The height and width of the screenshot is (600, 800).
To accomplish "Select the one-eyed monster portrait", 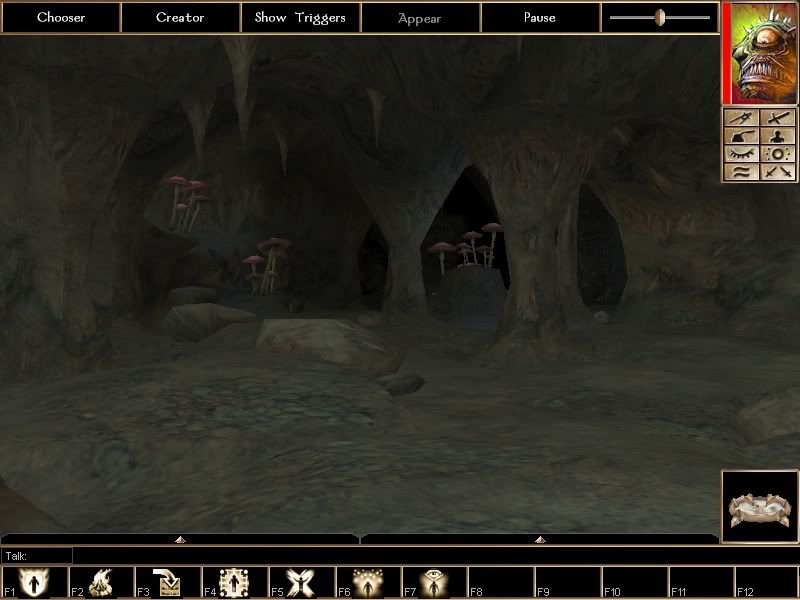I will [759, 52].
